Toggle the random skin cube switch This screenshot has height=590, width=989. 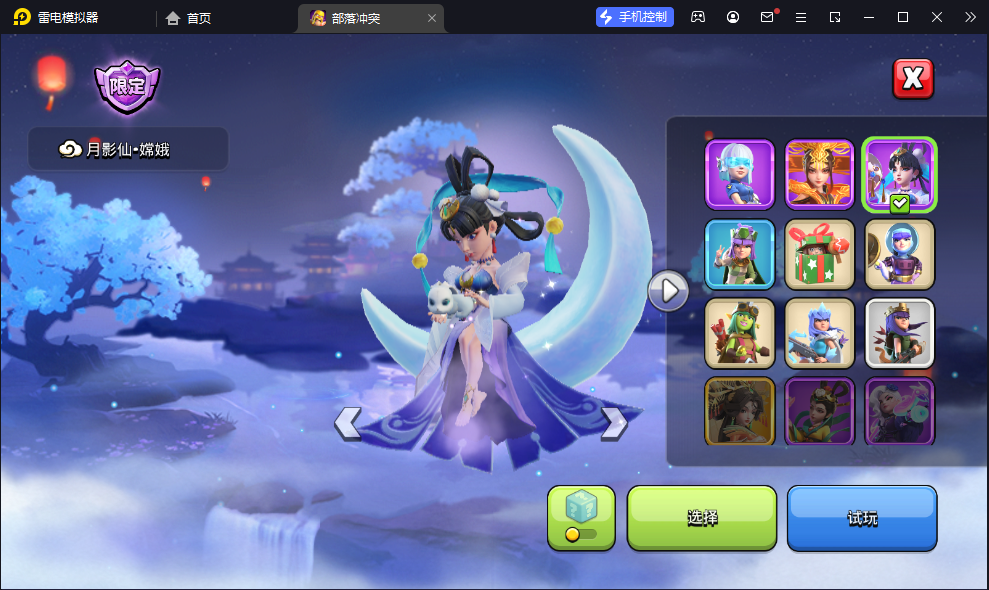pos(581,518)
